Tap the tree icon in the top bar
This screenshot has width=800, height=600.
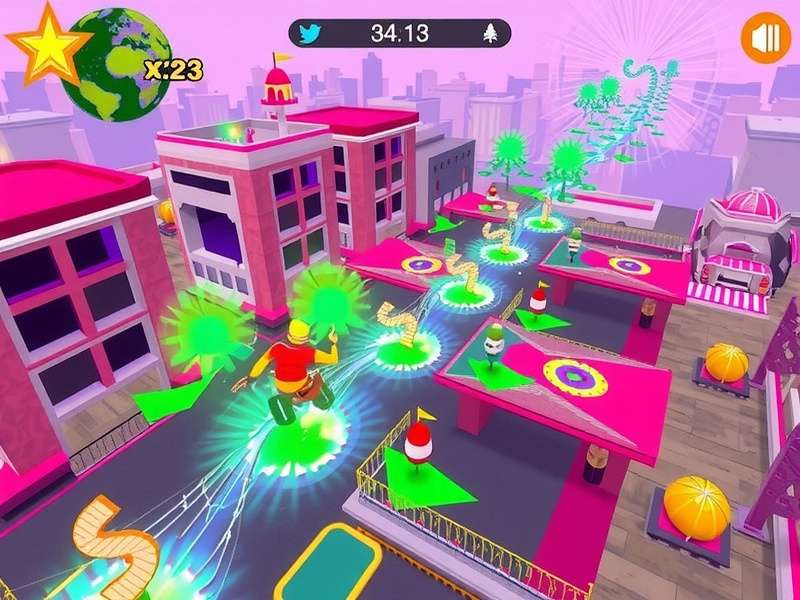490,33
